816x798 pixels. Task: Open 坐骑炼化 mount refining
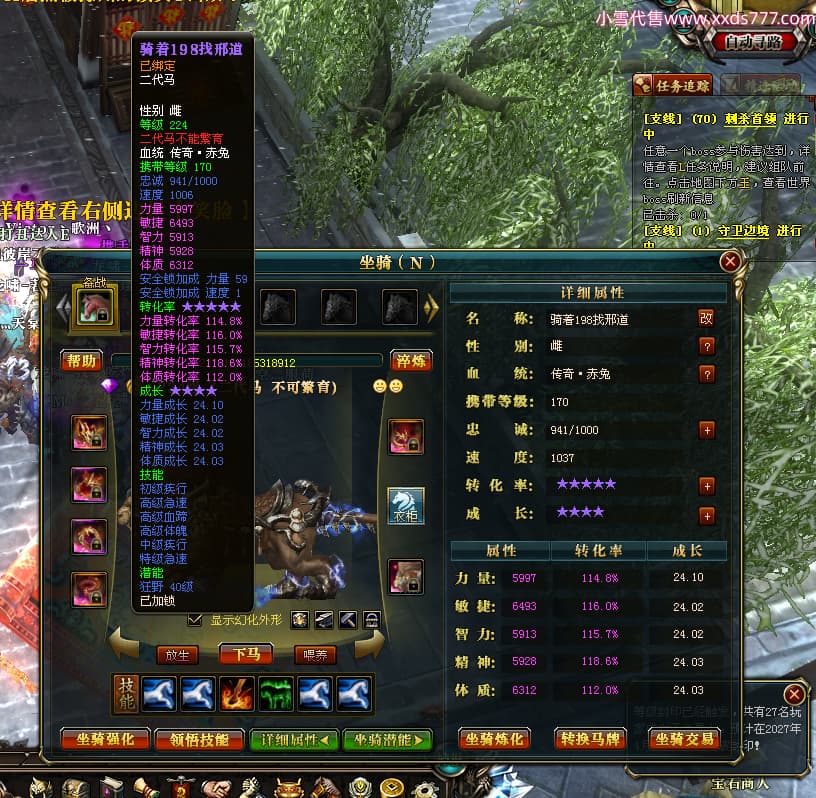click(494, 740)
